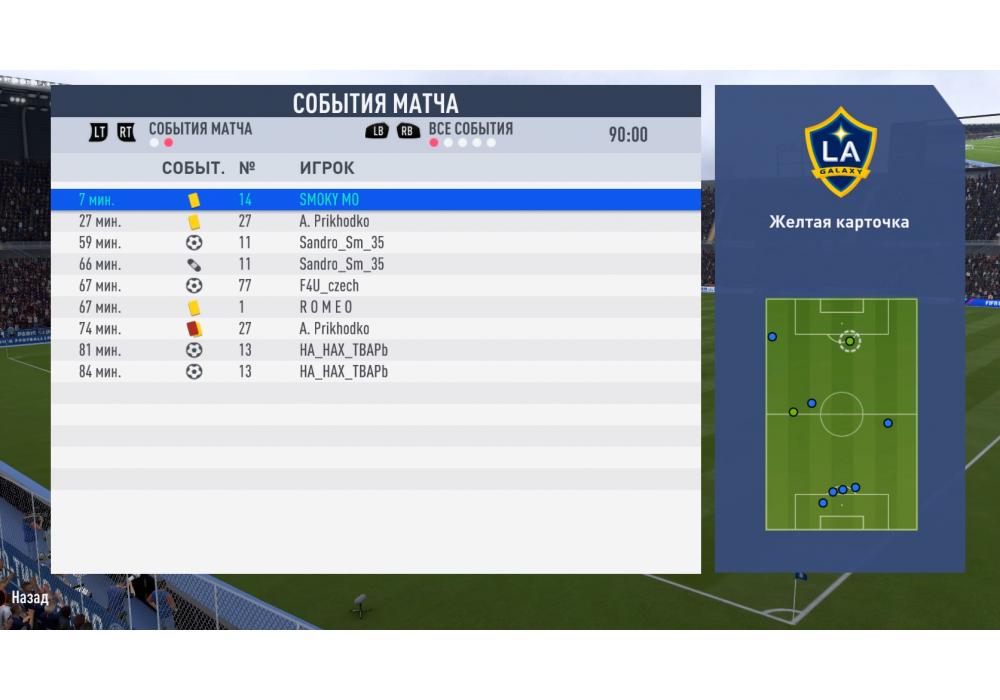This screenshot has height=700, width=1000.
Task: Open the Все события filter
Action: (x=470, y=129)
